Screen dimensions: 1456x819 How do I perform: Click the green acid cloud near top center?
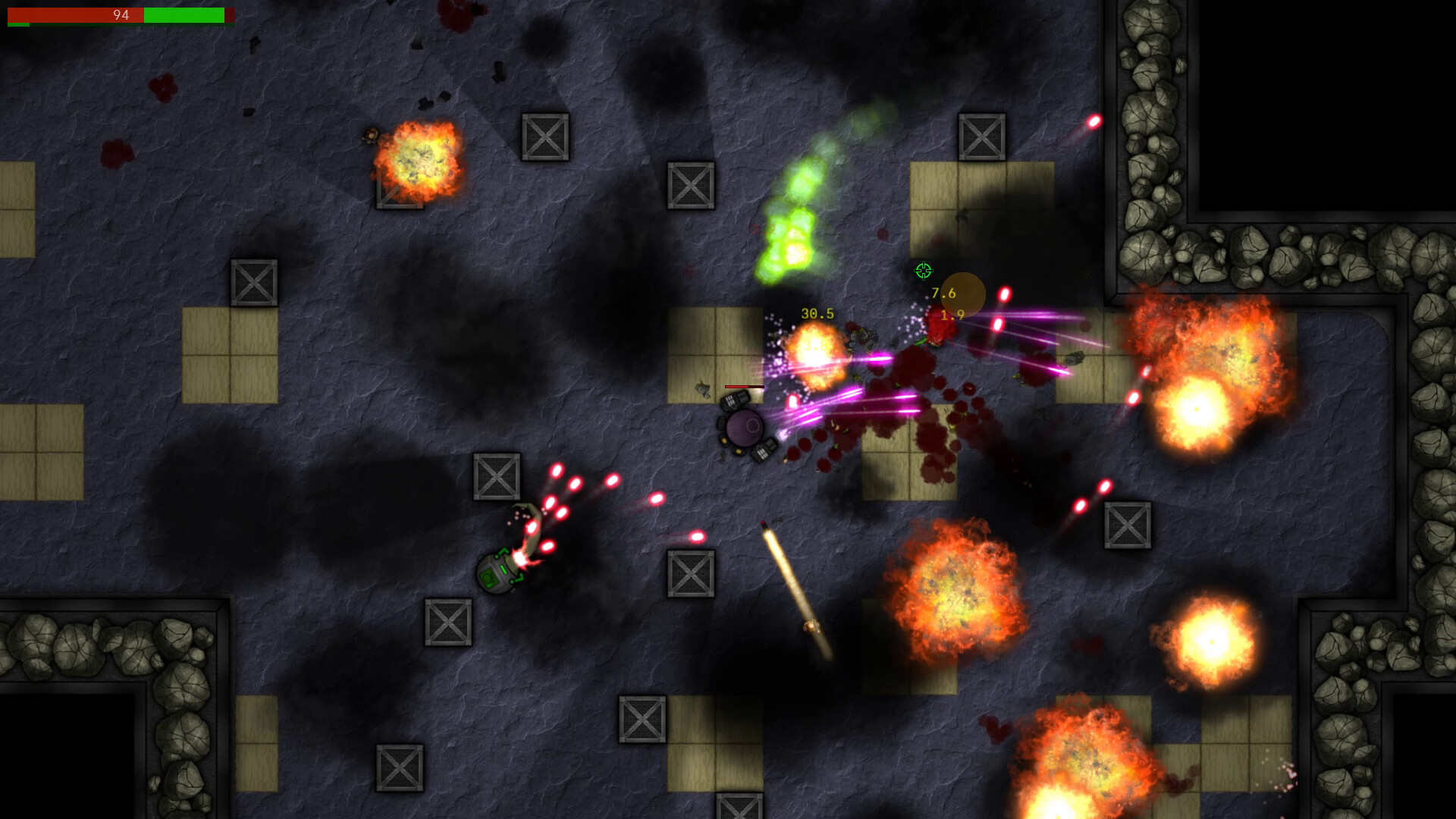click(x=795, y=220)
